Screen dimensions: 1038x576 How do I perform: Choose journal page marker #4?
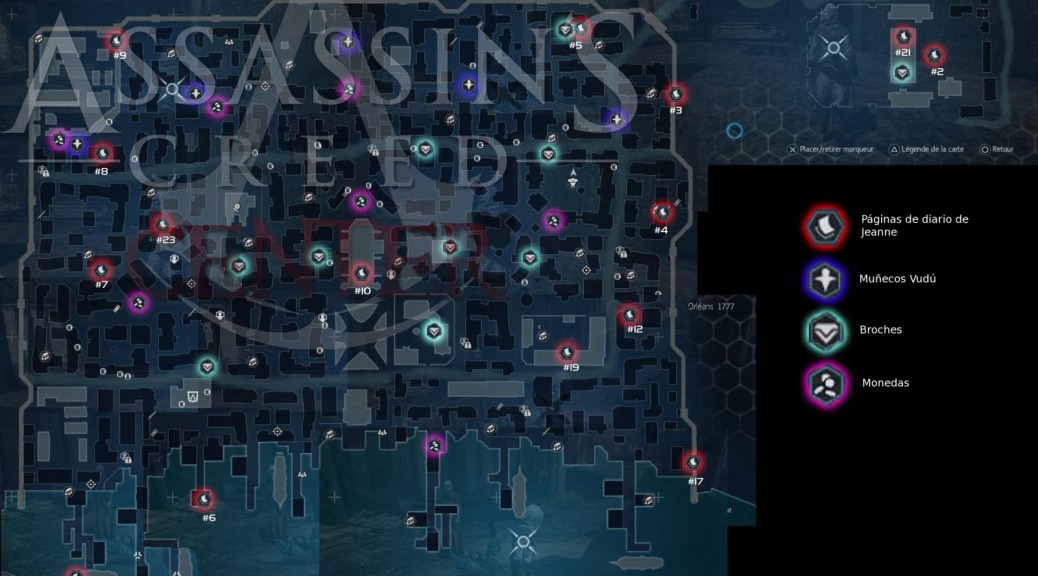tap(662, 213)
